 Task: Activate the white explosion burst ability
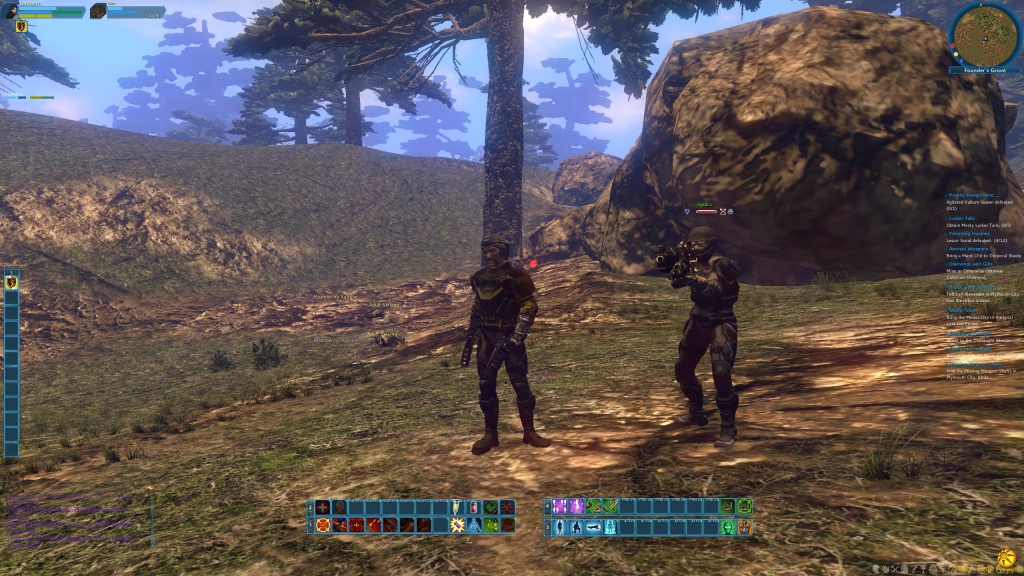point(457,525)
